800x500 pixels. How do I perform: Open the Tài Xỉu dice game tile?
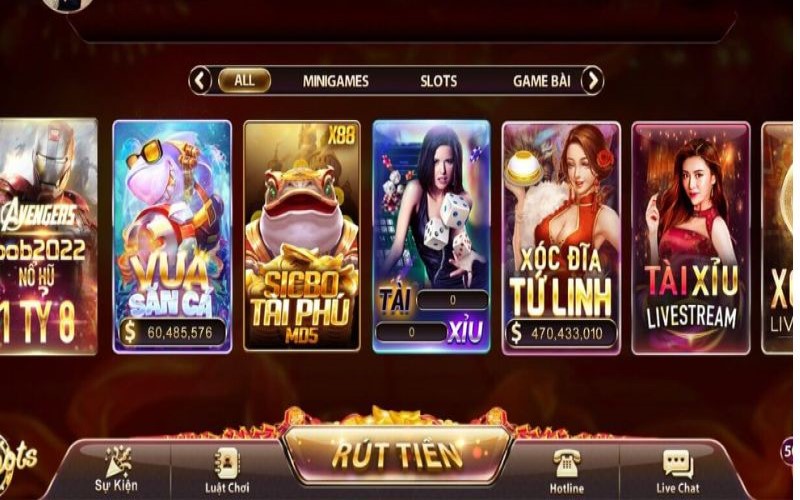[x=431, y=236]
